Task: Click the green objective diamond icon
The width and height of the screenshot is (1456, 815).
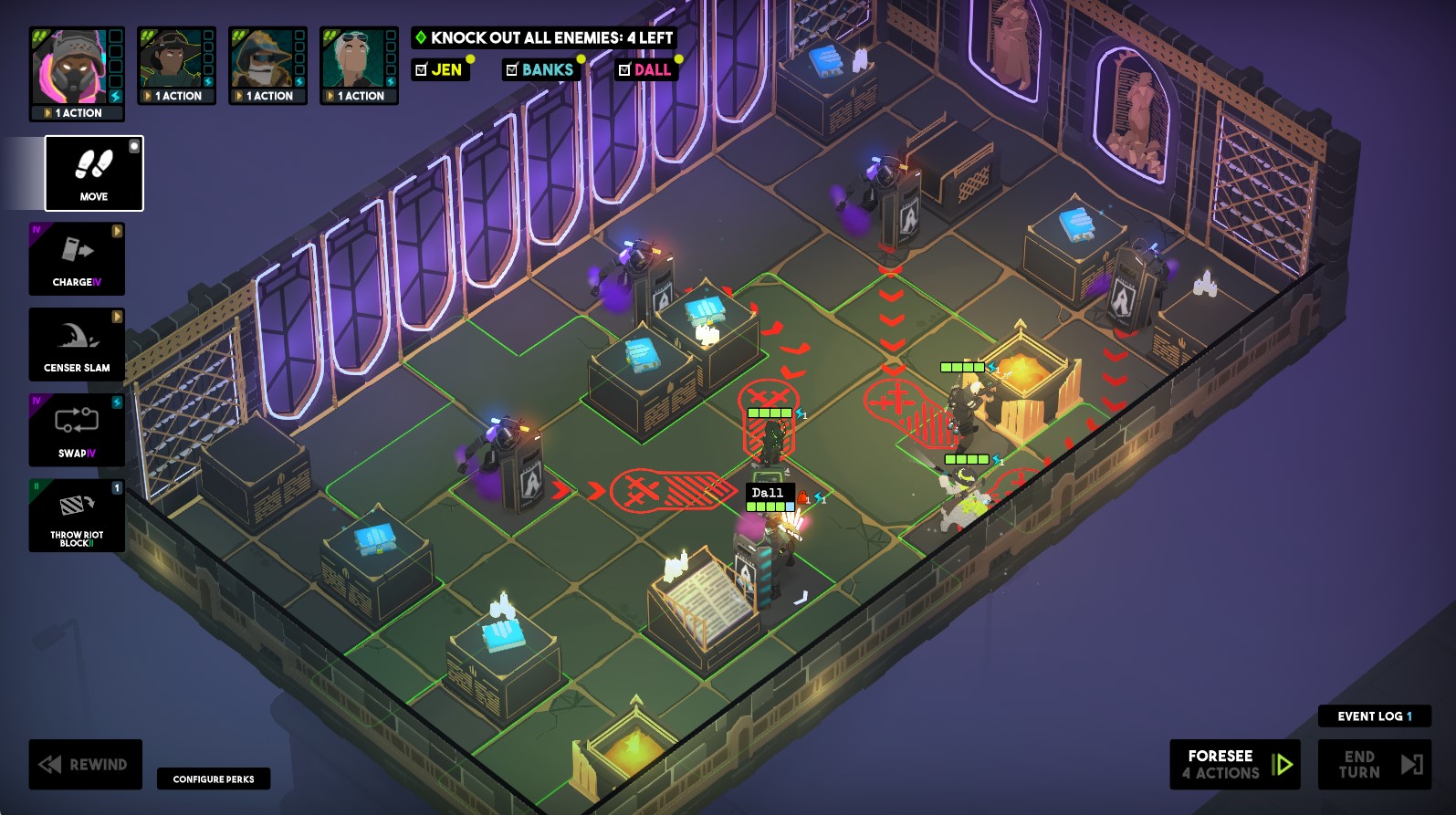Action: click(421, 38)
